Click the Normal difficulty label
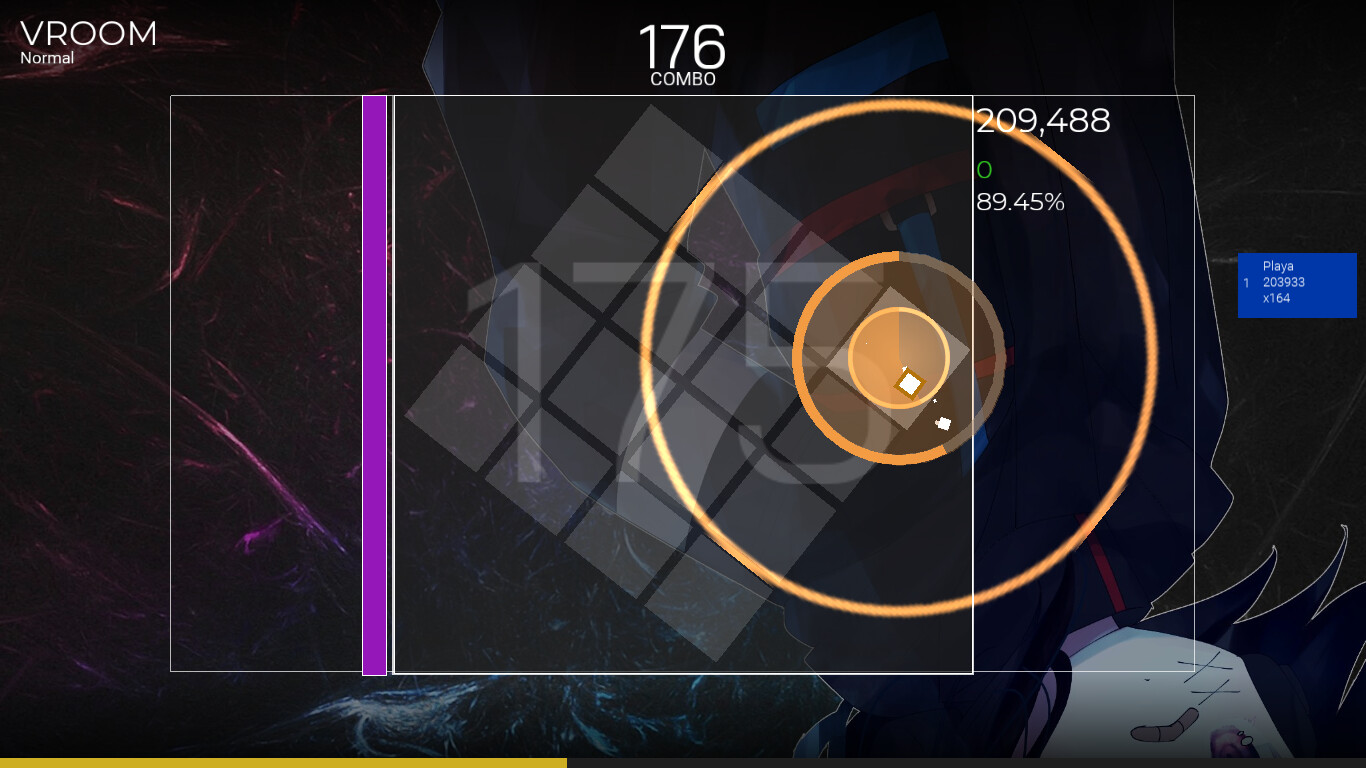The height and width of the screenshot is (768, 1366). [x=47, y=58]
